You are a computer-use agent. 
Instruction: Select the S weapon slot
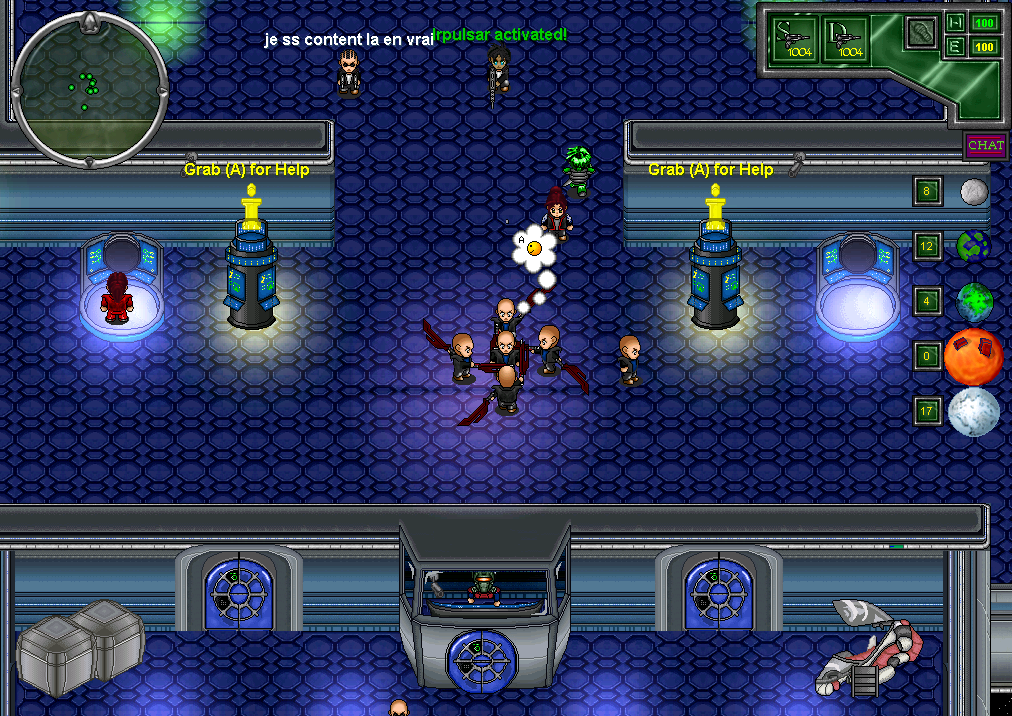797,40
